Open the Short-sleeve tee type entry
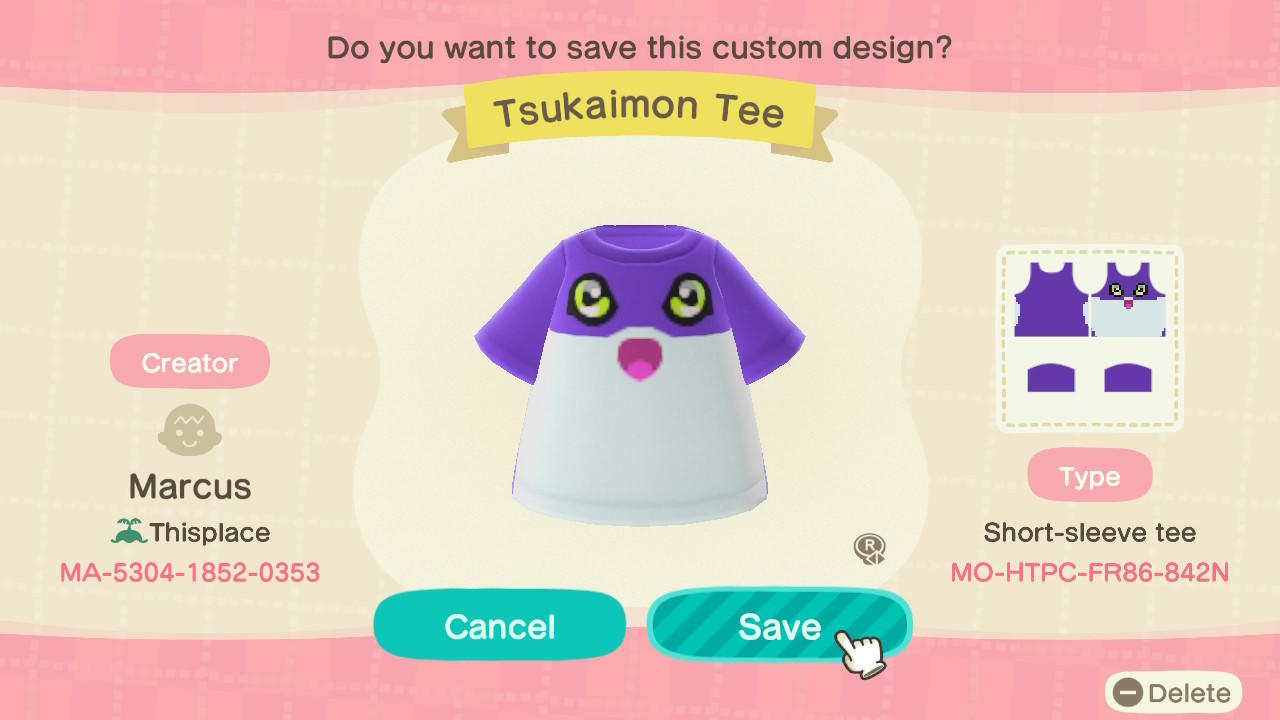Screen dimensions: 1280x720 [x=1089, y=533]
